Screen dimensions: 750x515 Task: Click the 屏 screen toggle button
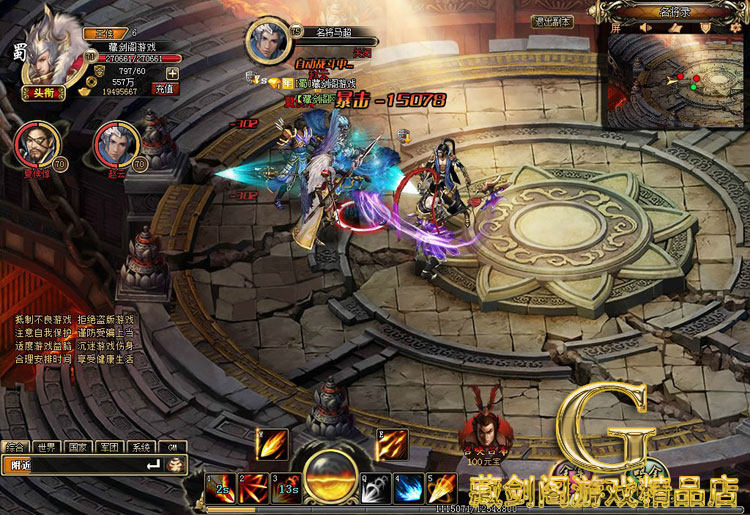point(616,28)
